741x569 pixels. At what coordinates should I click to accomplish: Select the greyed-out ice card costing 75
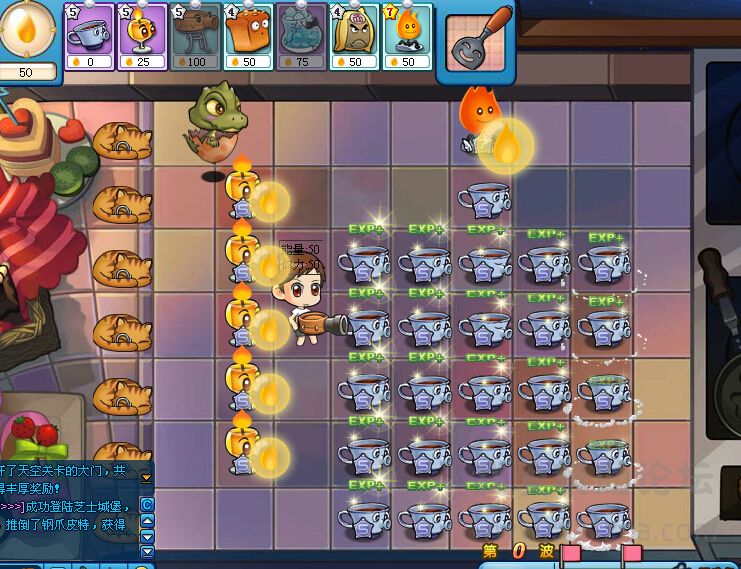coord(301,36)
